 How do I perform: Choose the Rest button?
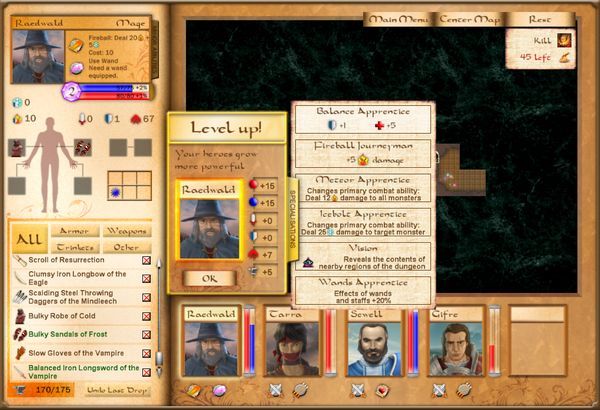tap(540, 19)
